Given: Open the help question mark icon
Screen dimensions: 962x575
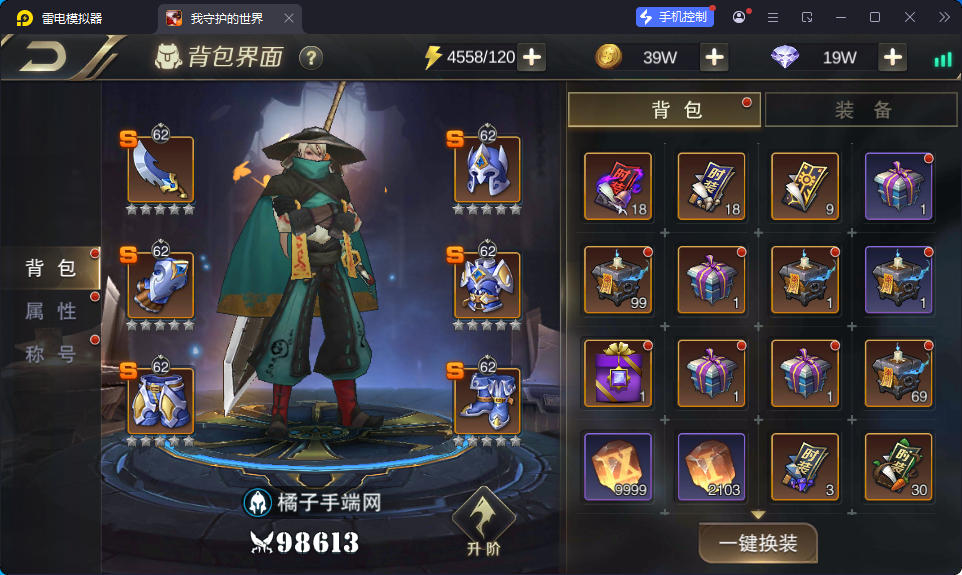Looking at the screenshot, I should [311, 57].
